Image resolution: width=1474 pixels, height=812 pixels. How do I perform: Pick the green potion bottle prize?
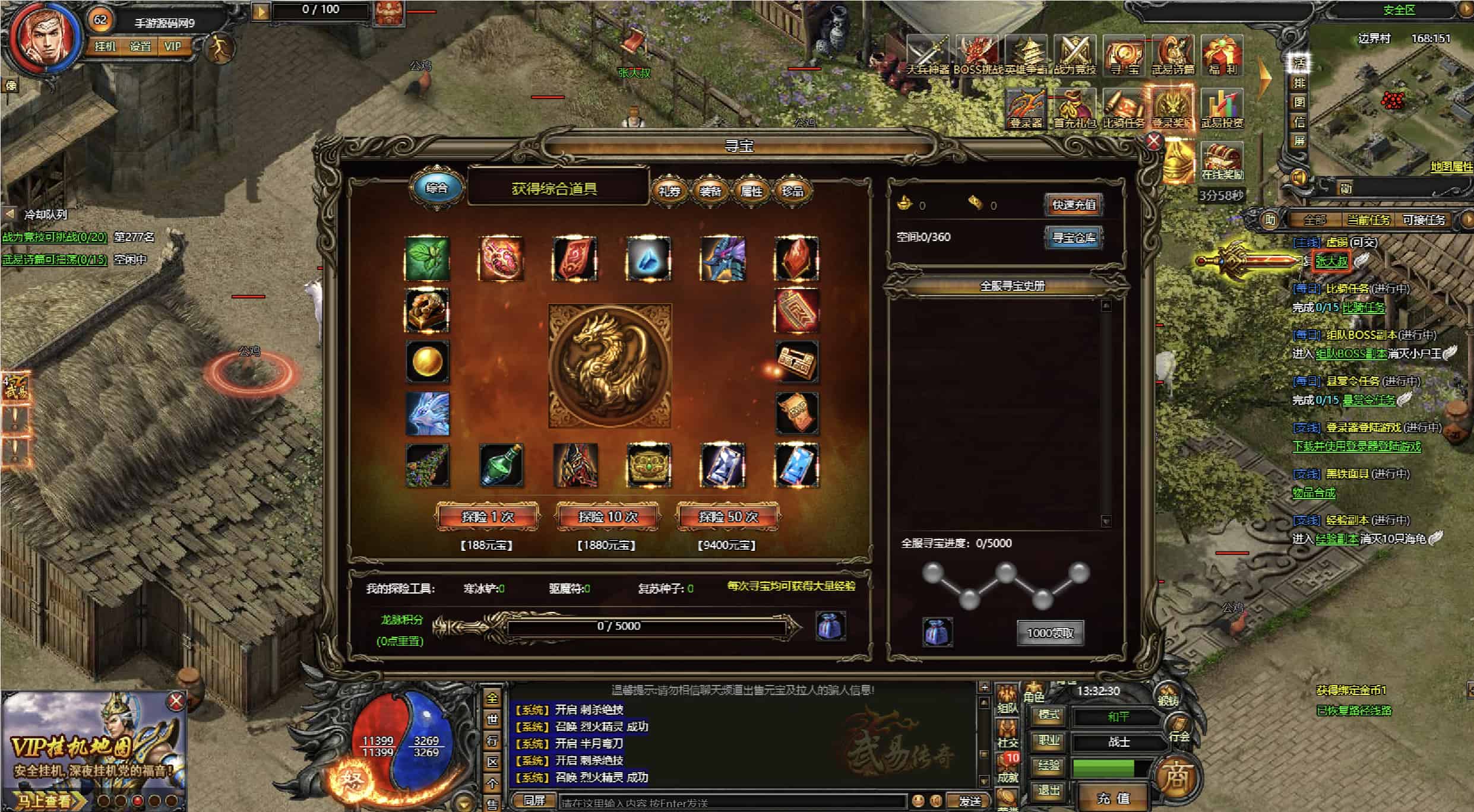[x=501, y=465]
